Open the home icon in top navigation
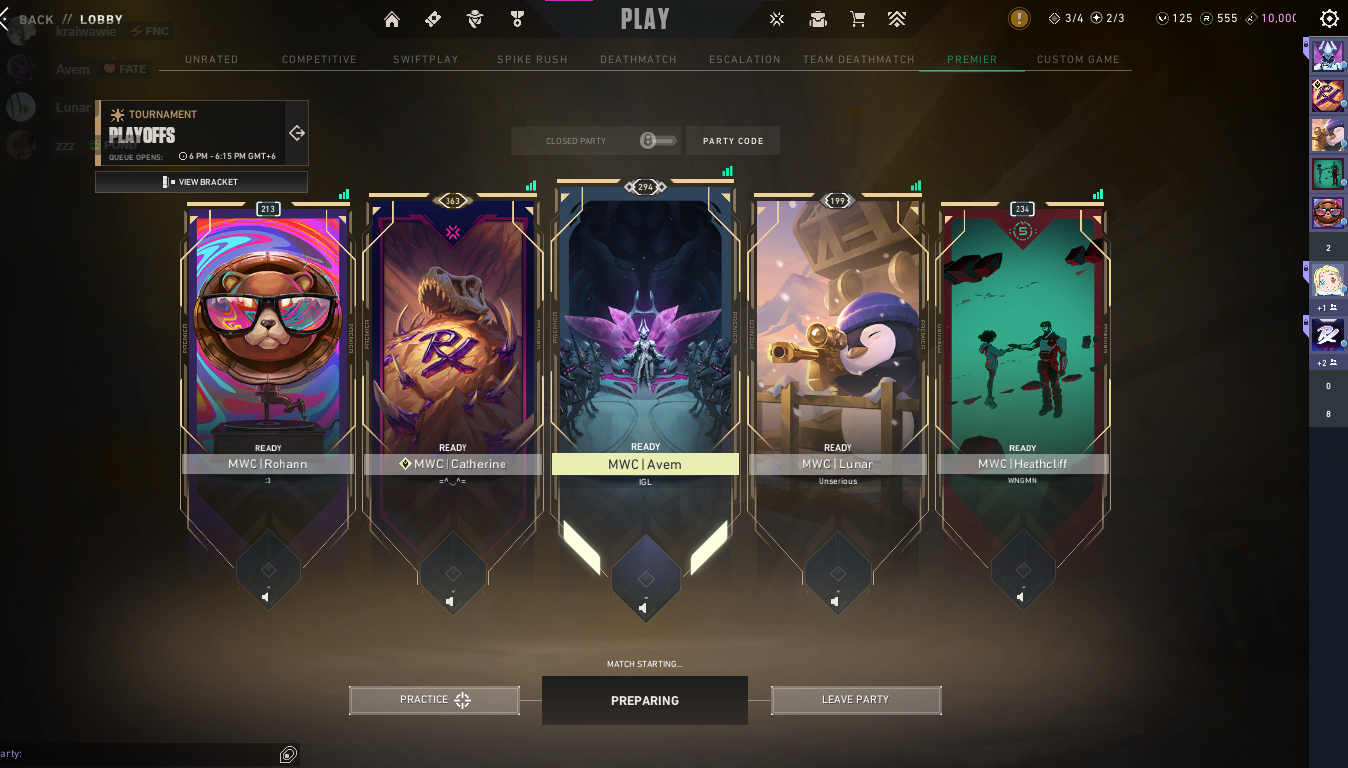The image size is (1348, 768). pyautogui.click(x=391, y=19)
